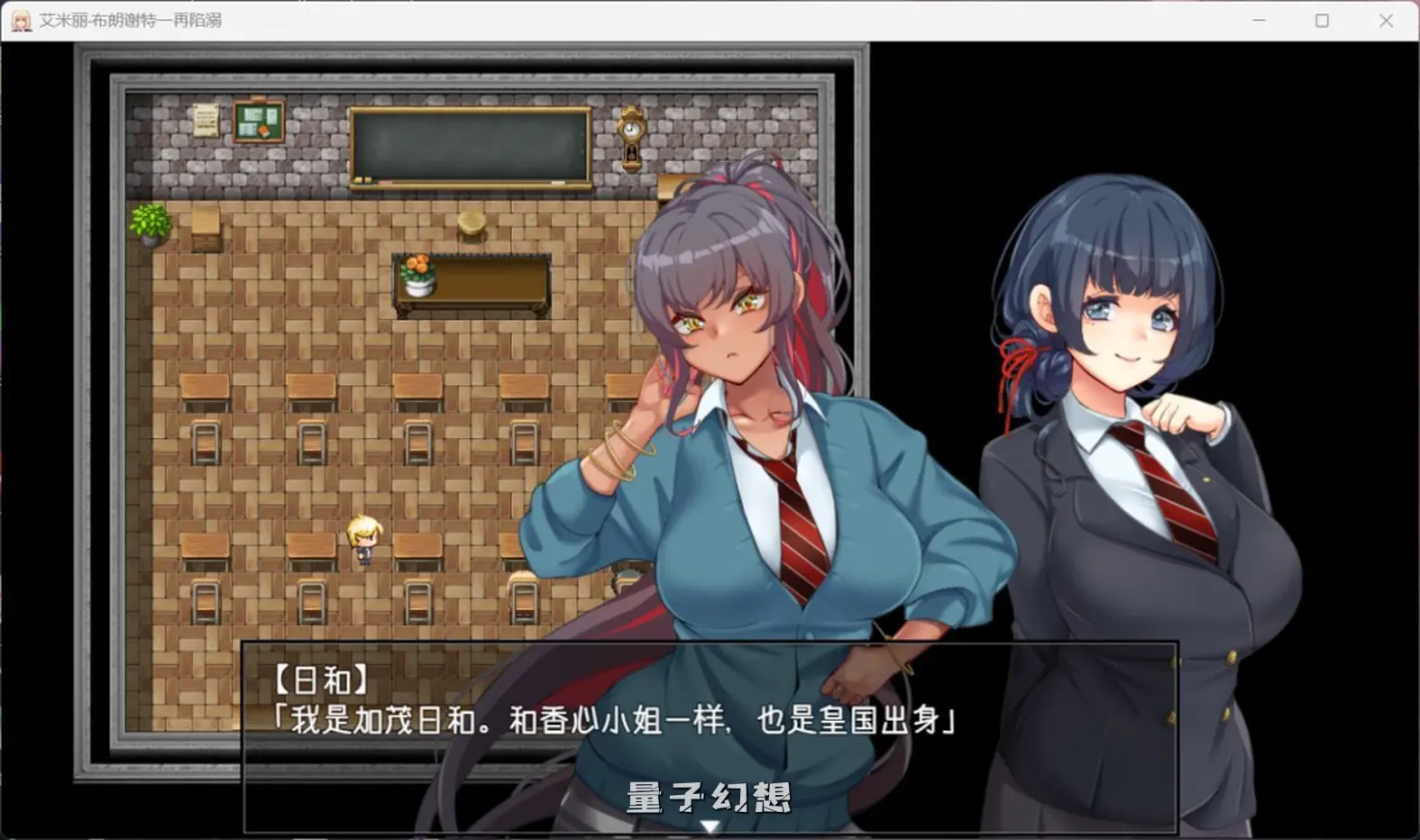Select the green bulletin board on the wall
1420x840 pixels.
tap(258, 123)
